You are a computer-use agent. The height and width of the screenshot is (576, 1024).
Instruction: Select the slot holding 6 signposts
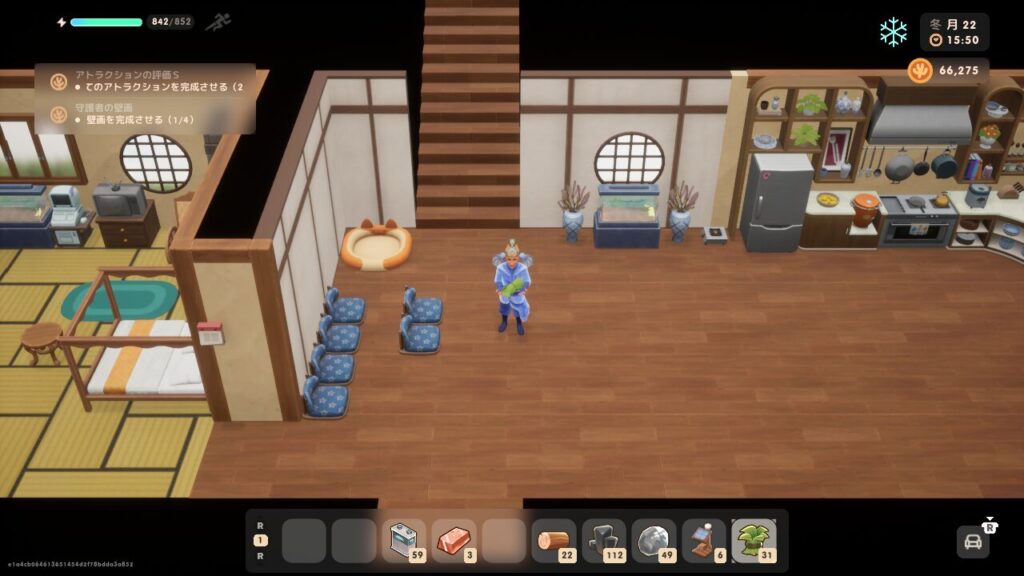point(704,540)
